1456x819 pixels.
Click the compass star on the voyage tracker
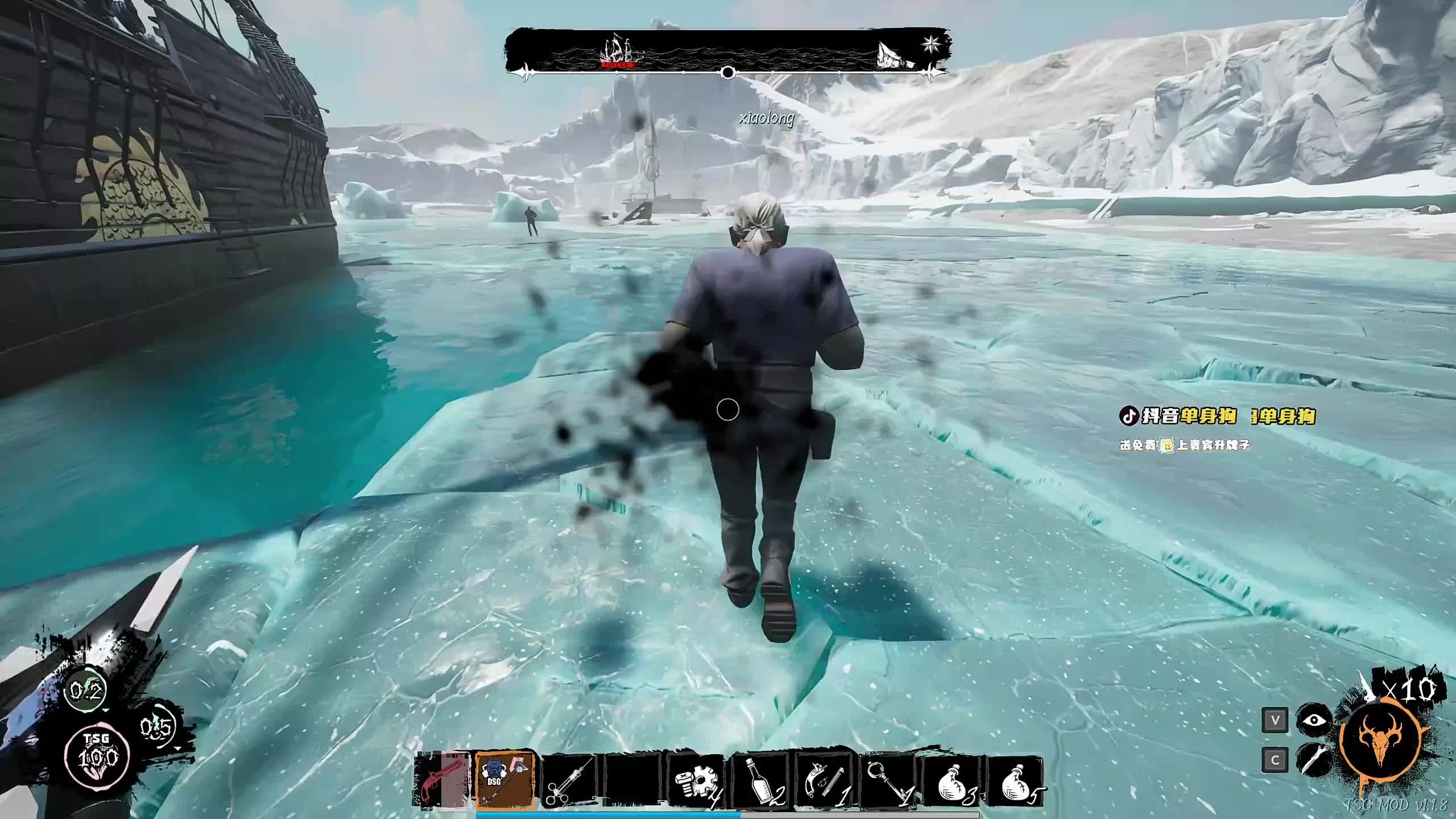[x=932, y=43]
